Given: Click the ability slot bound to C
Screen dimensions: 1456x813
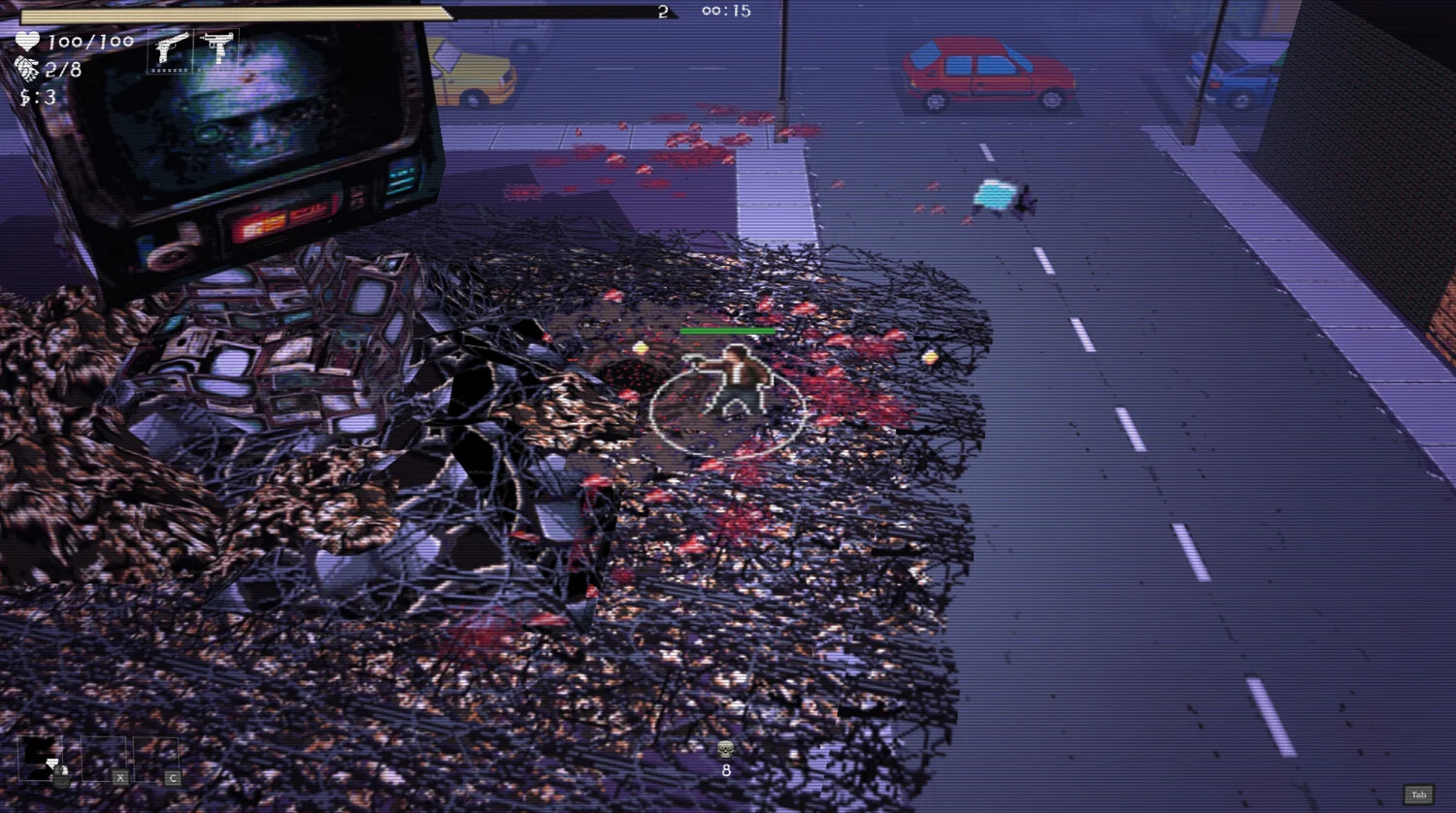Looking at the screenshot, I should pyautogui.click(x=155, y=759).
